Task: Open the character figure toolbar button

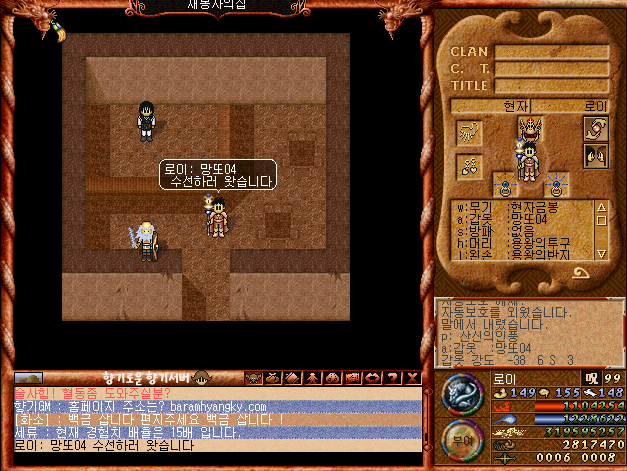Action: tap(313, 377)
